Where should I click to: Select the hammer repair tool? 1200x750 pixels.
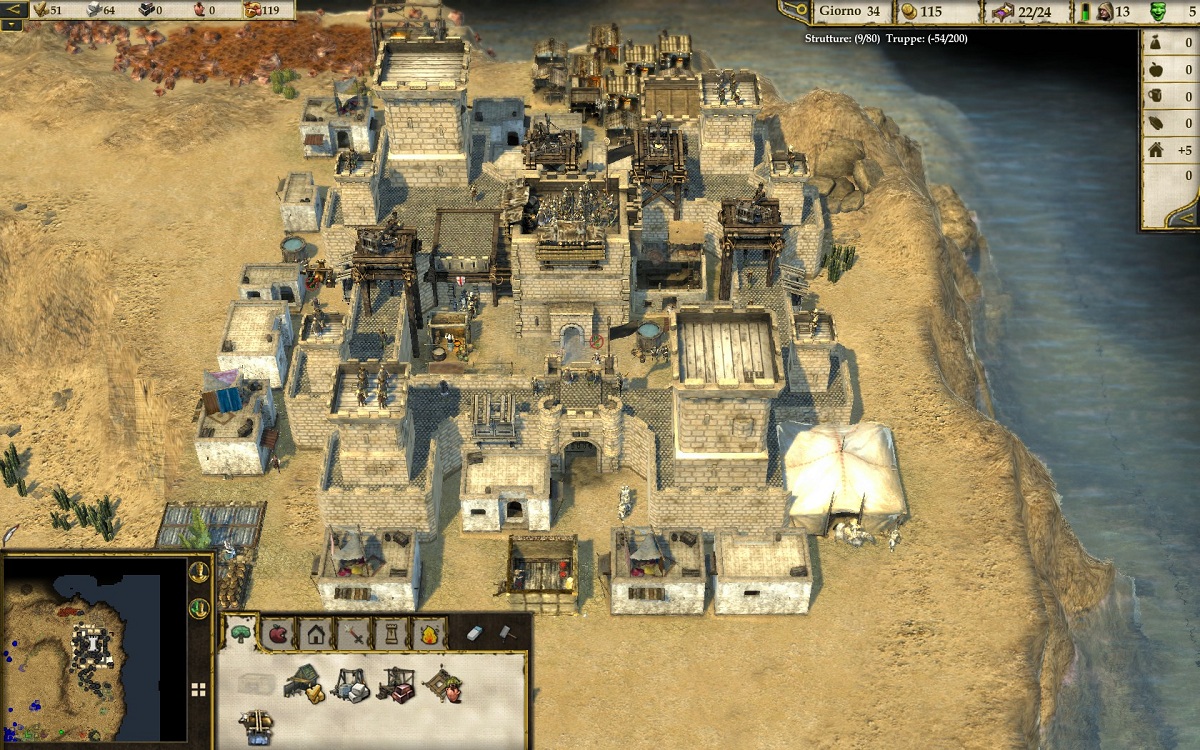(x=505, y=632)
